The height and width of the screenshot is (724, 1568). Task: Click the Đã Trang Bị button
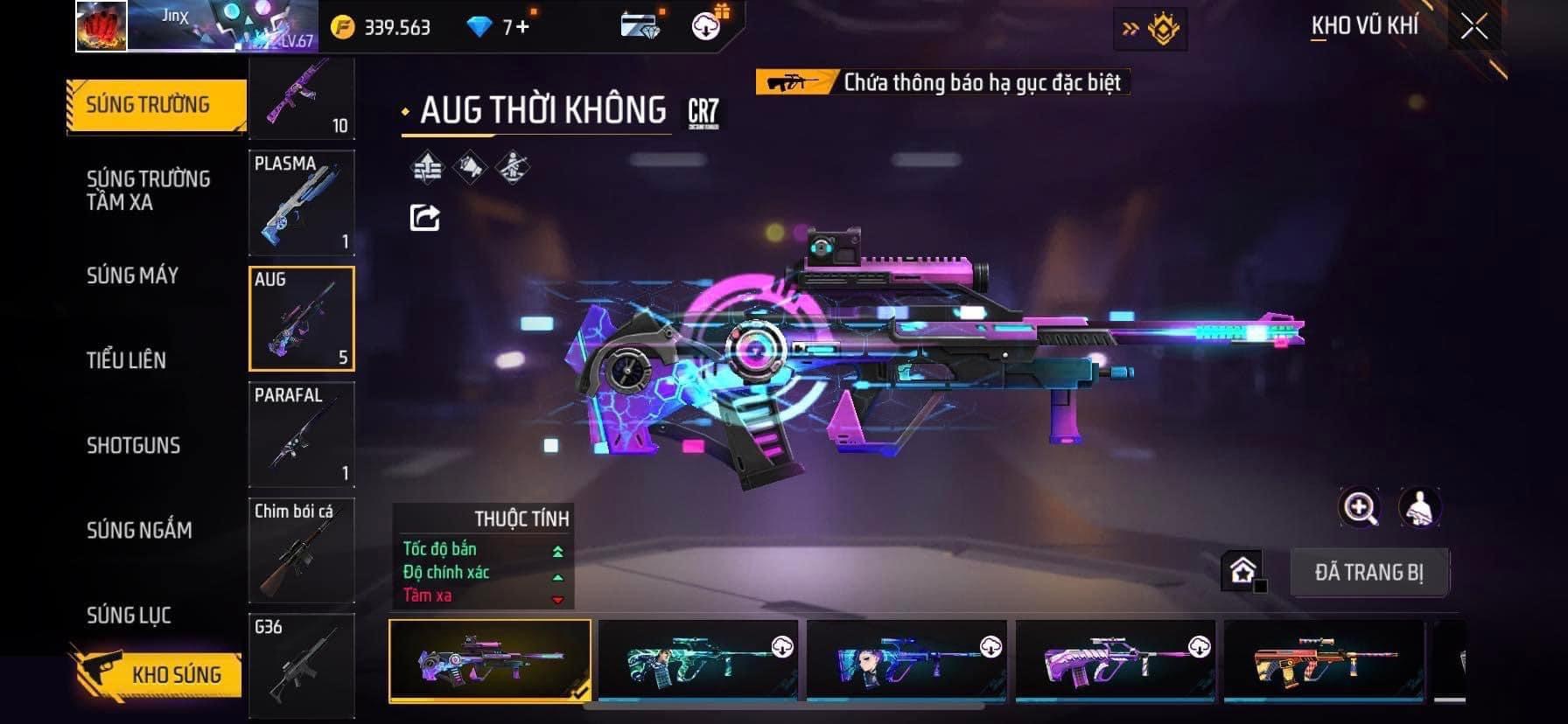click(x=1368, y=573)
